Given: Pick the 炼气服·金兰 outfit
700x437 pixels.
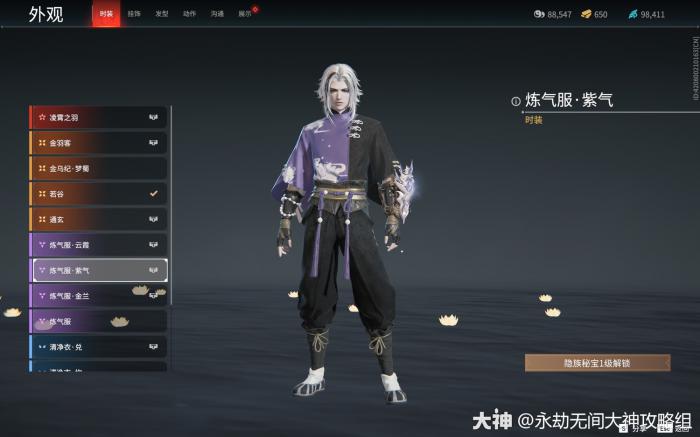Looking at the screenshot, I should tap(98, 296).
